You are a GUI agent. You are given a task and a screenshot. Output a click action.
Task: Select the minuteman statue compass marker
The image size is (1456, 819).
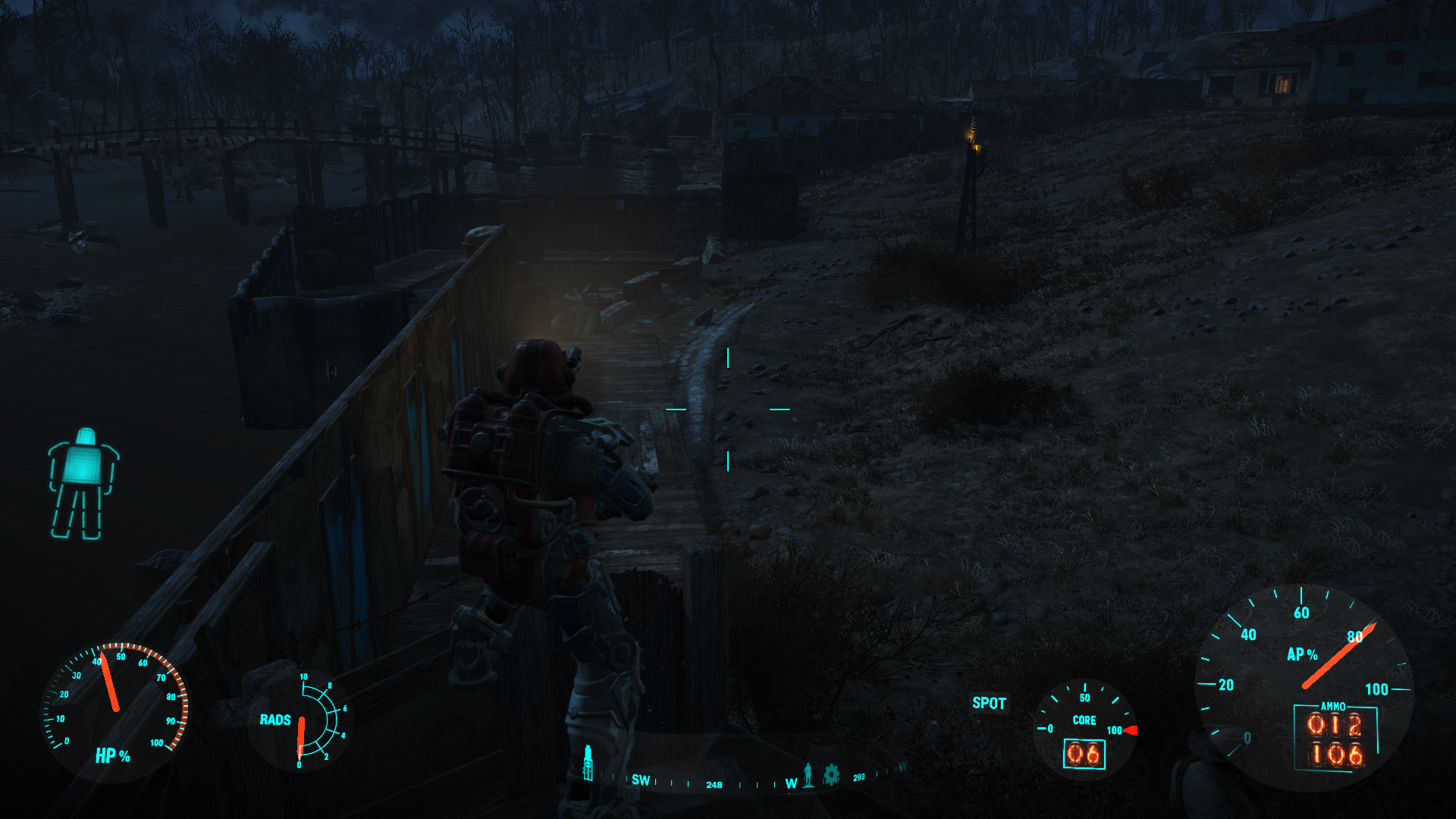[x=808, y=774]
